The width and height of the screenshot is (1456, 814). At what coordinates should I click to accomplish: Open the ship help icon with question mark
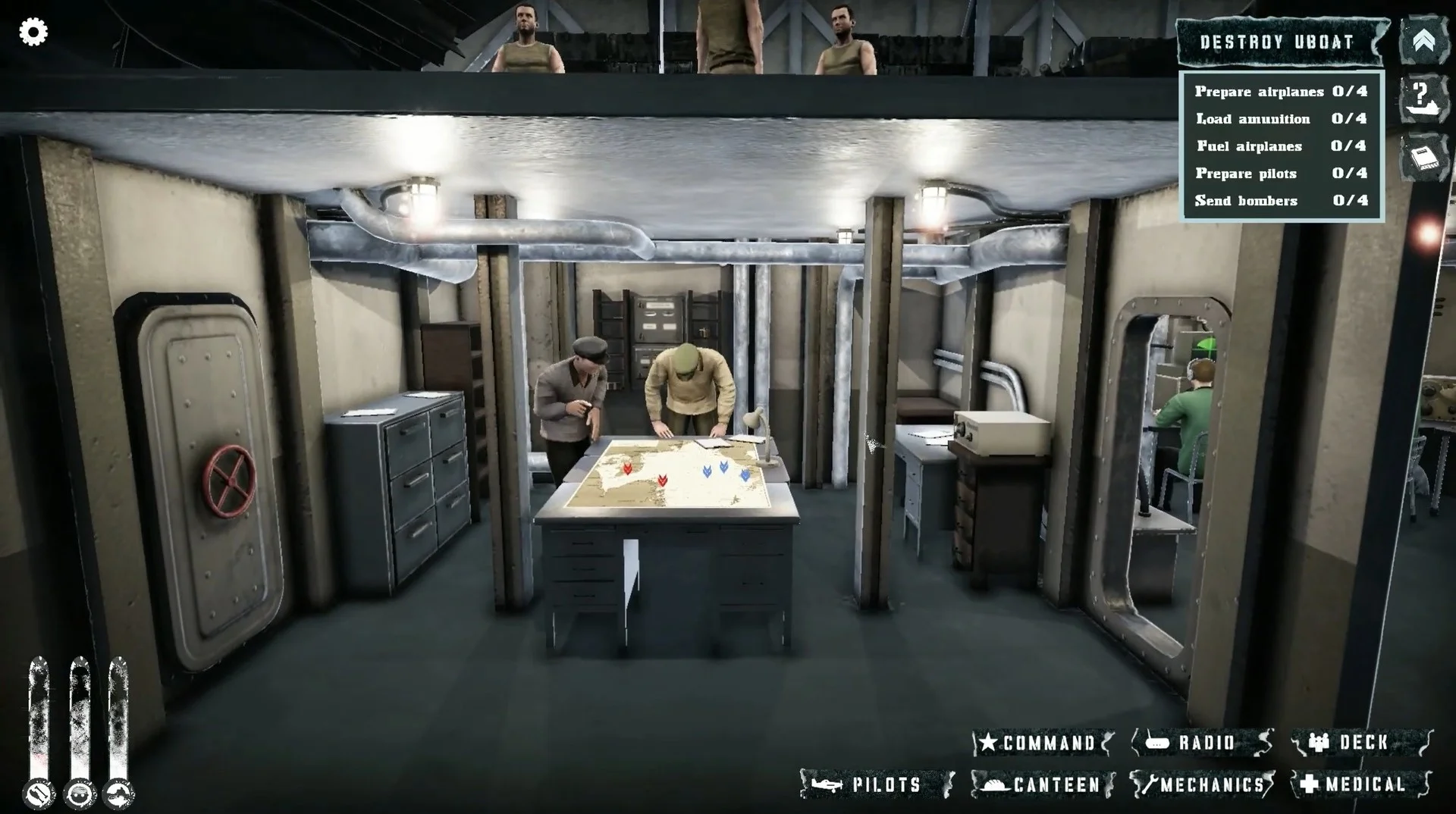tap(1424, 99)
